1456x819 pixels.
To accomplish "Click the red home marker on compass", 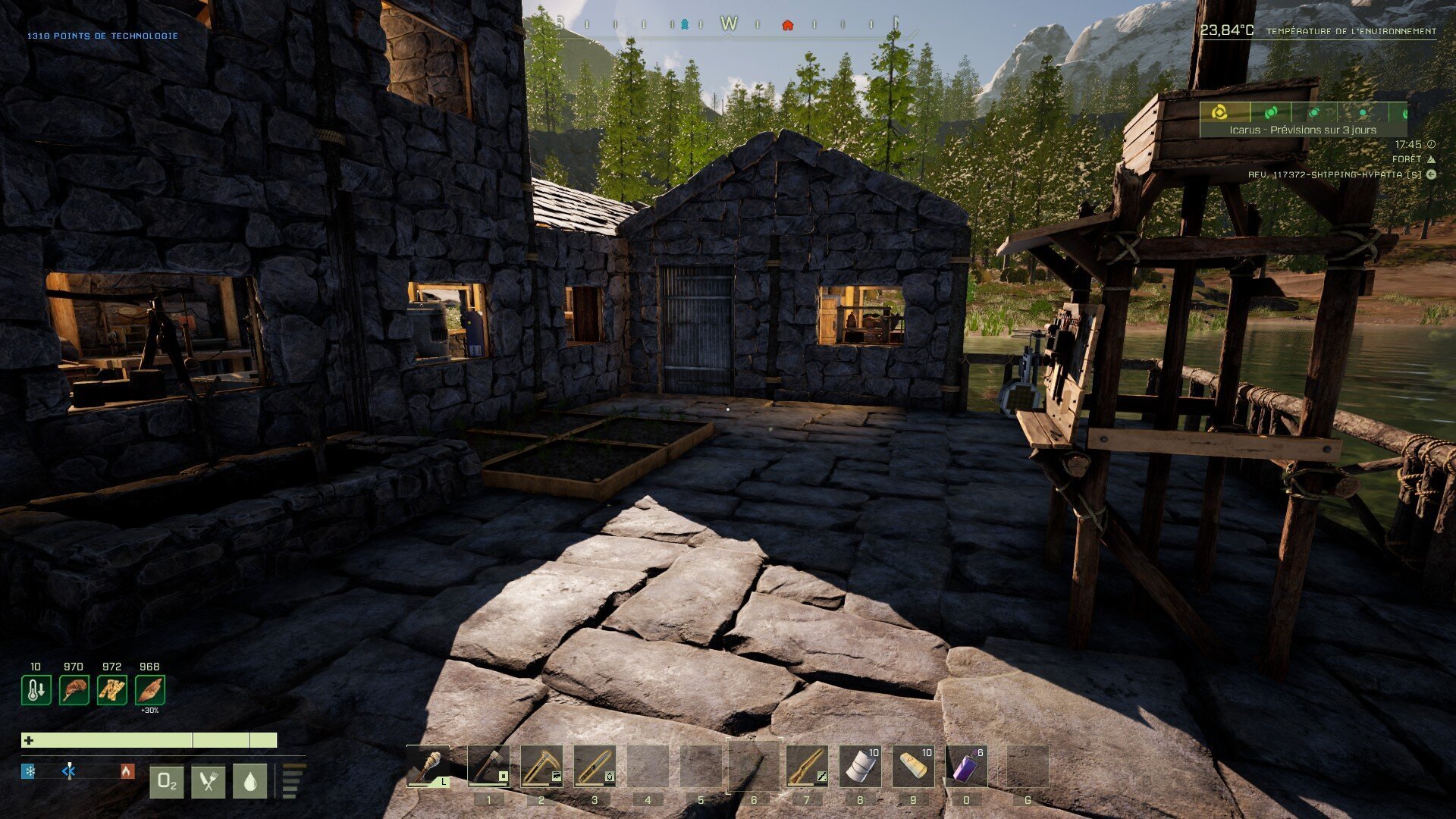I will (787, 24).
